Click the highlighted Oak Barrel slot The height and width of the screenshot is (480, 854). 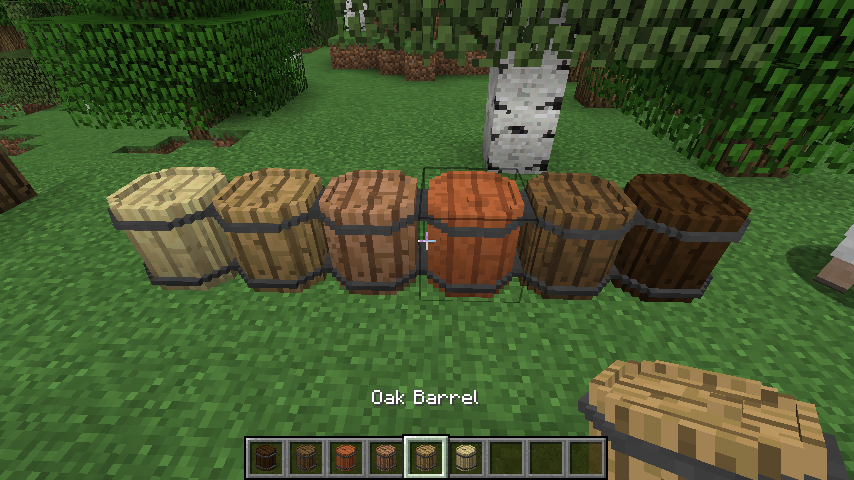pos(425,458)
